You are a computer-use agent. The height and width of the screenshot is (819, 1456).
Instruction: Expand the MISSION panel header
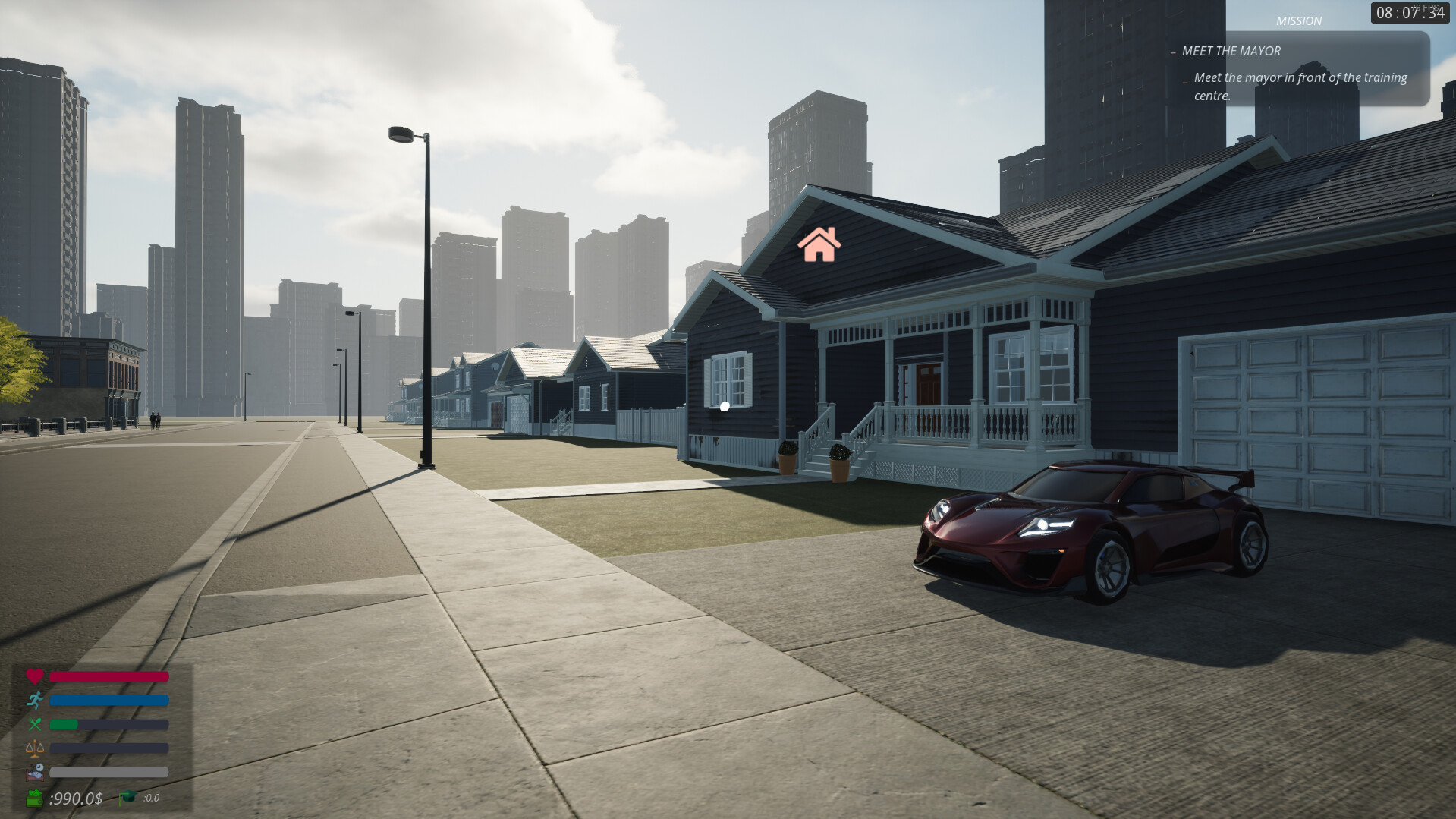point(1299,20)
